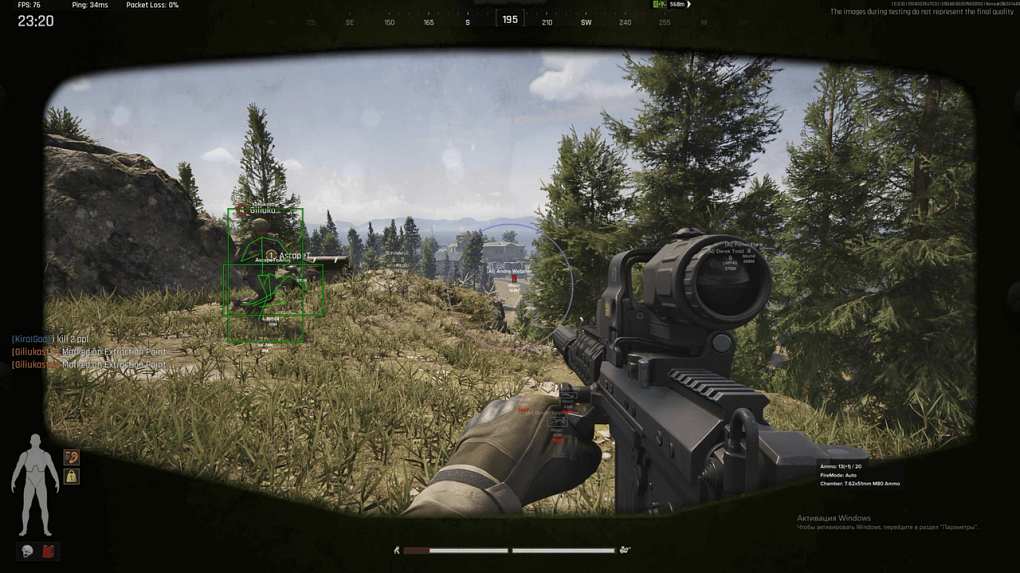Click the compass heading 195 box
This screenshot has width=1020, height=573.
[510, 20]
